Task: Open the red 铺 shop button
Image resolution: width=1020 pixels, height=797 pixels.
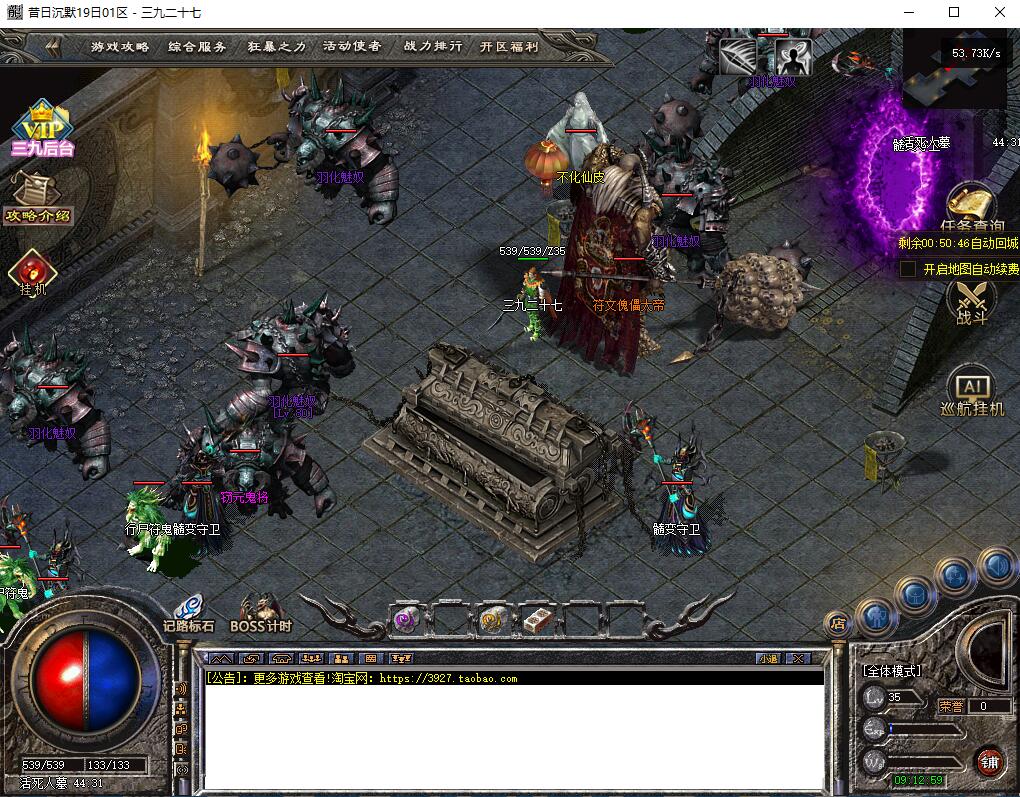Action: [x=990, y=761]
